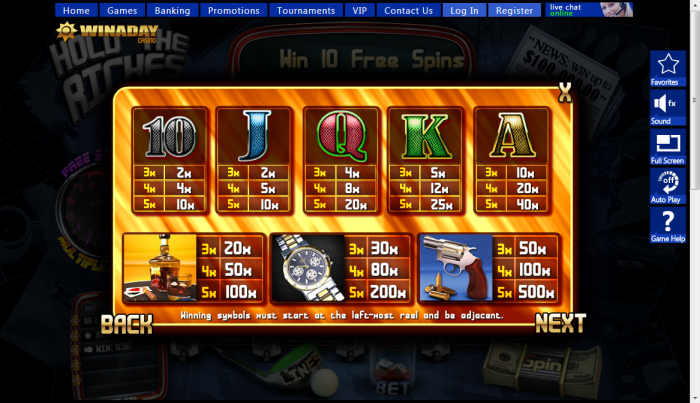Screen dimensions: 700x403
Task: Visit the VIP section
Action: pyautogui.click(x=360, y=11)
